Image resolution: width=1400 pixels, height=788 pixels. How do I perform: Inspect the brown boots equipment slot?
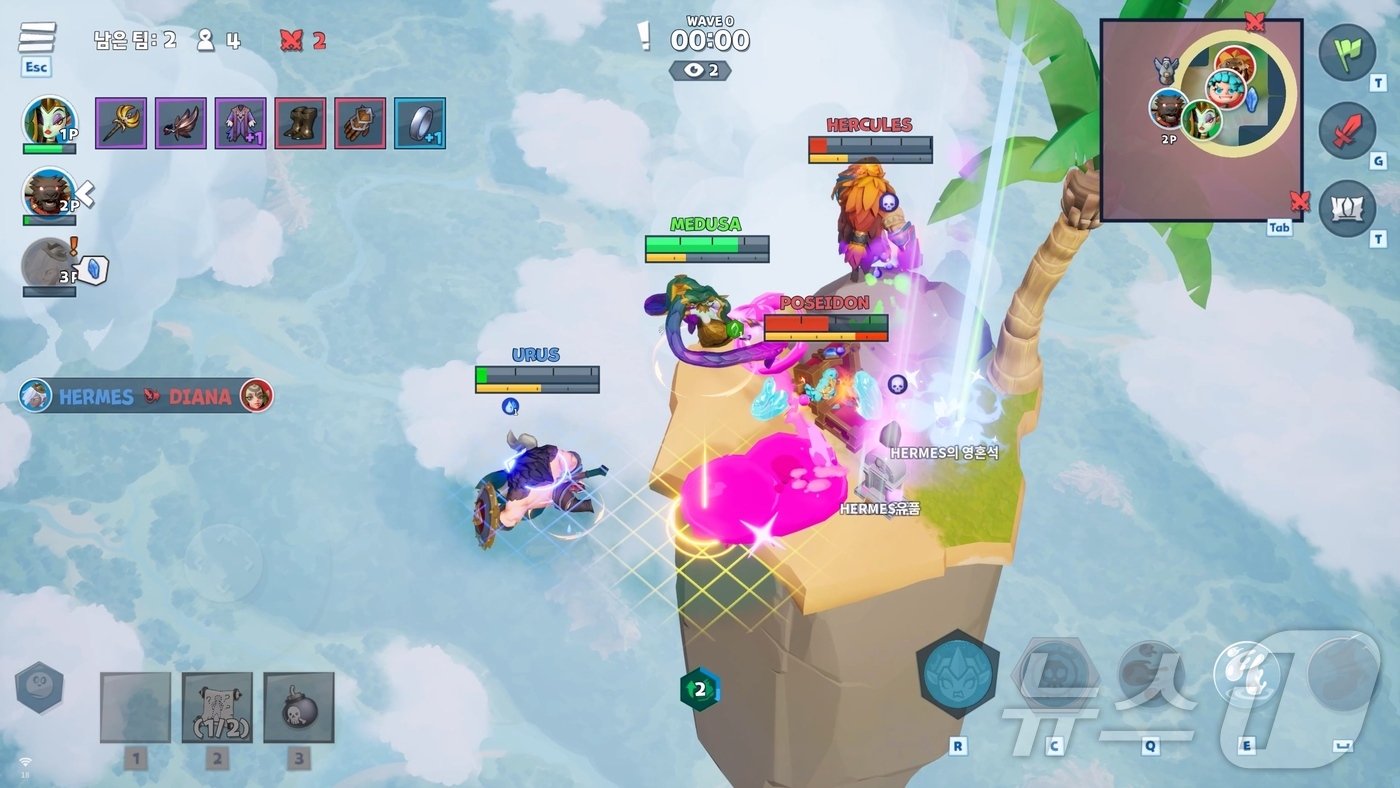pyautogui.click(x=300, y=123)
